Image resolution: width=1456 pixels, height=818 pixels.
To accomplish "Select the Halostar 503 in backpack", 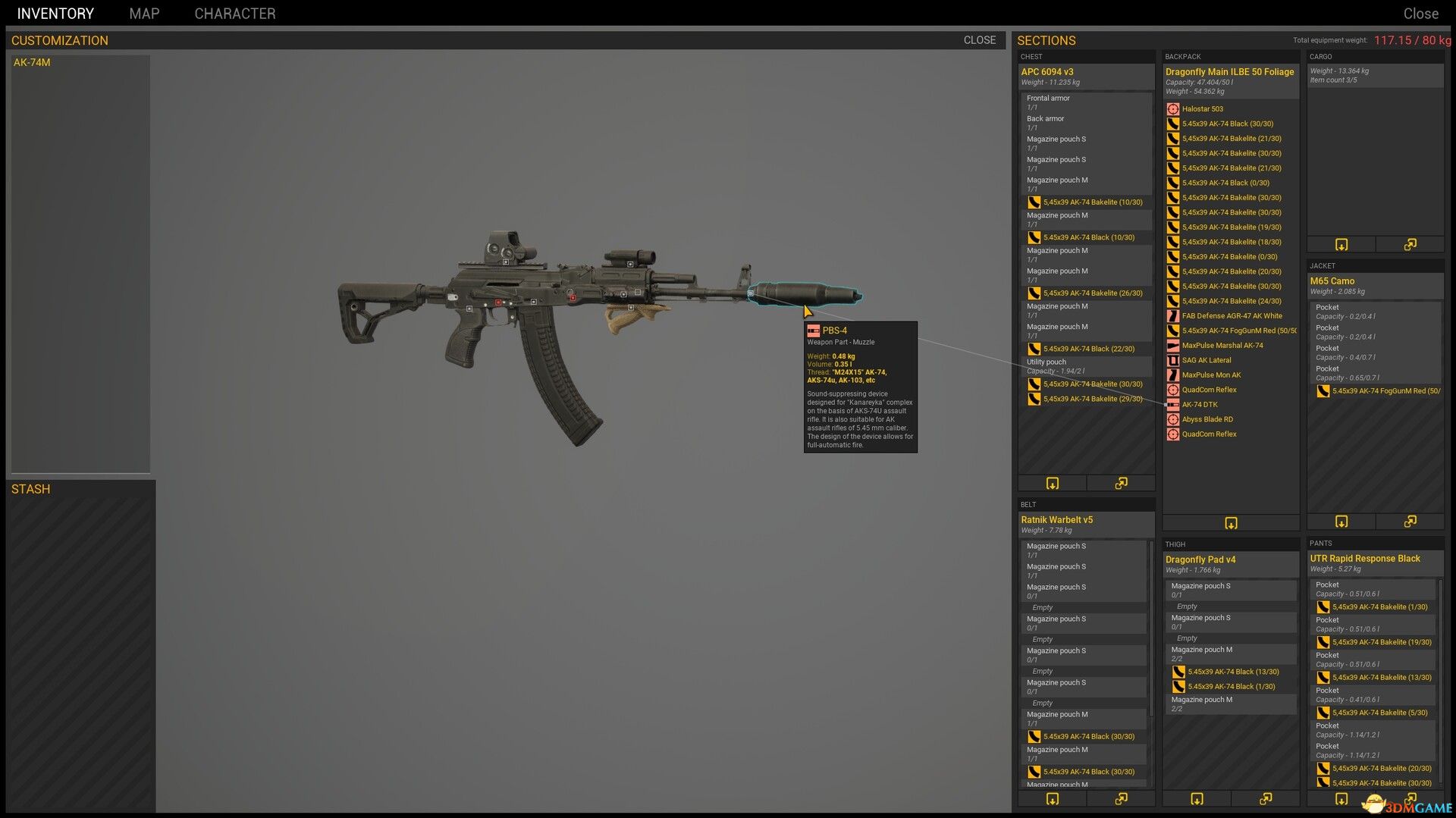I will pos(1202,109).
